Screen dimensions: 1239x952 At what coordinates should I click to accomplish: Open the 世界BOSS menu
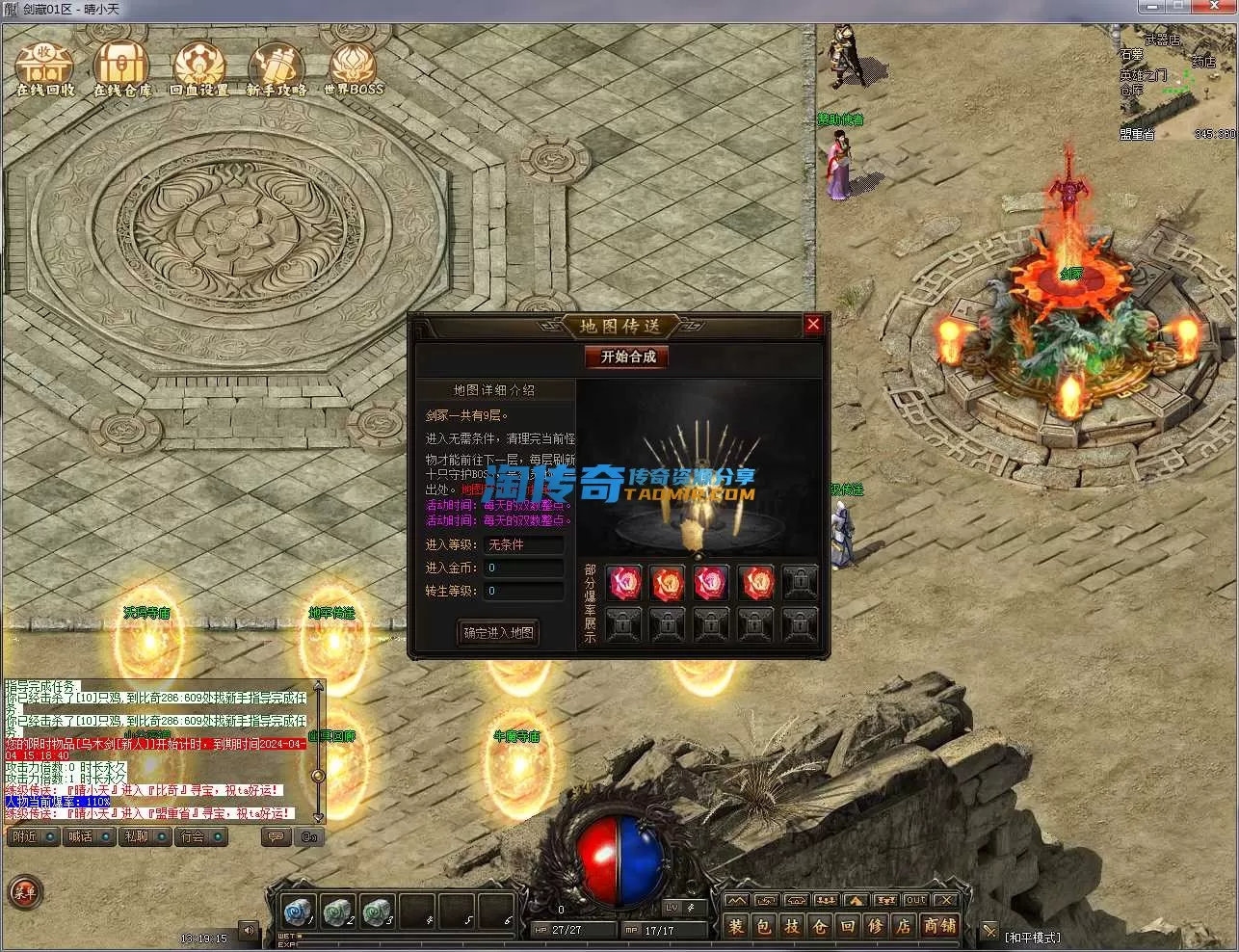coord(353,68)
